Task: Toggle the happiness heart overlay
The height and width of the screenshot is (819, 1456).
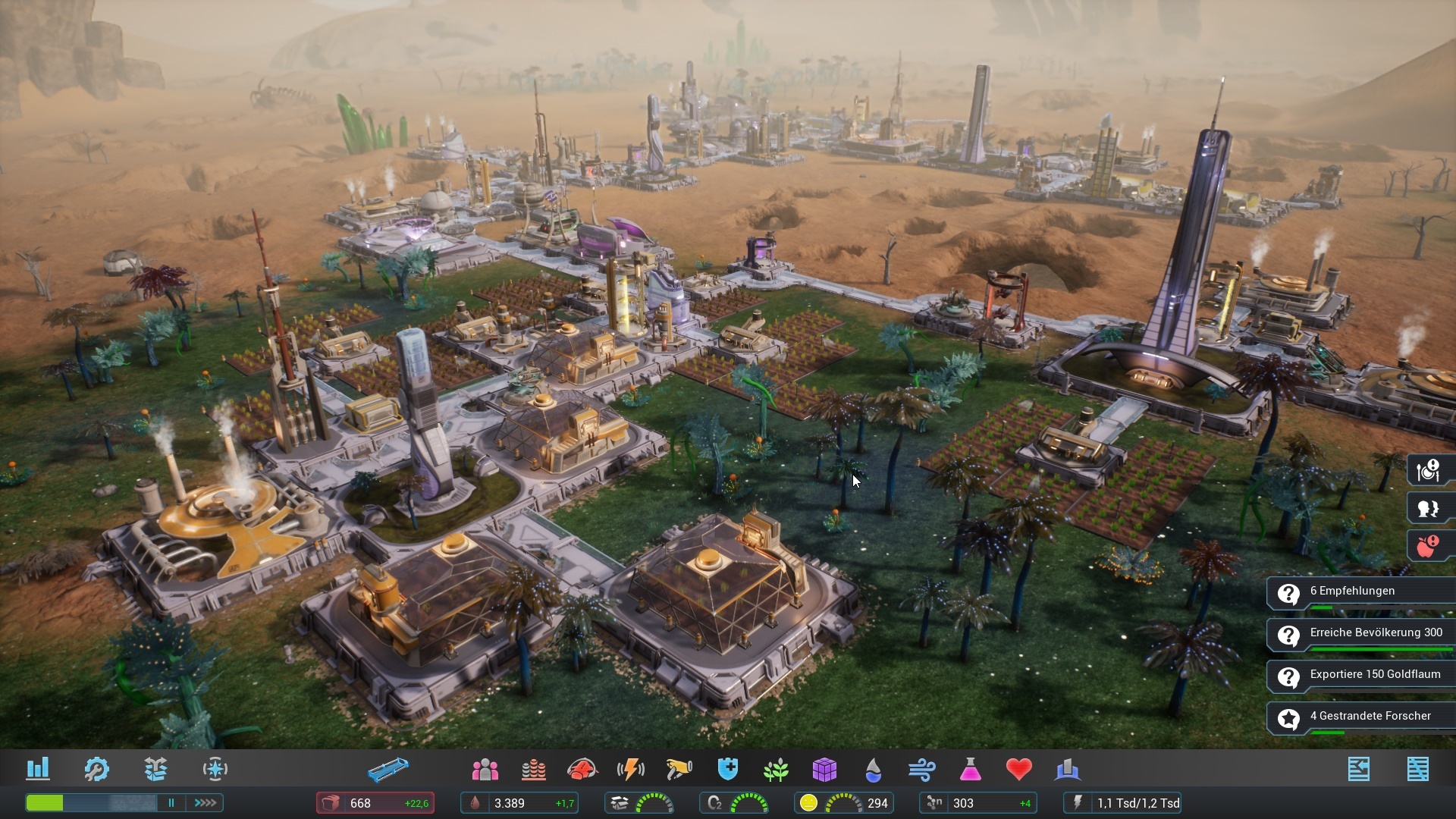Action: click(1019, 770)
